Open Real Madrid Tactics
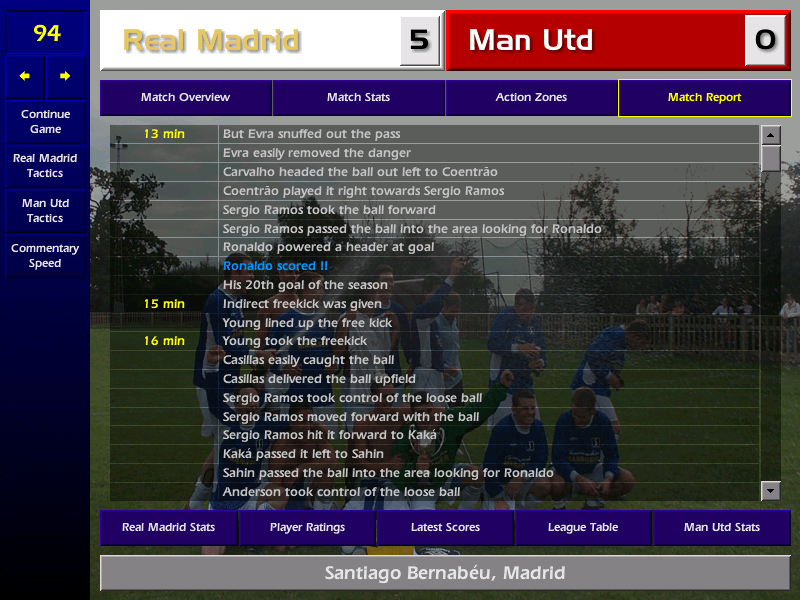The image size is (800, 600). click(45, 166)
